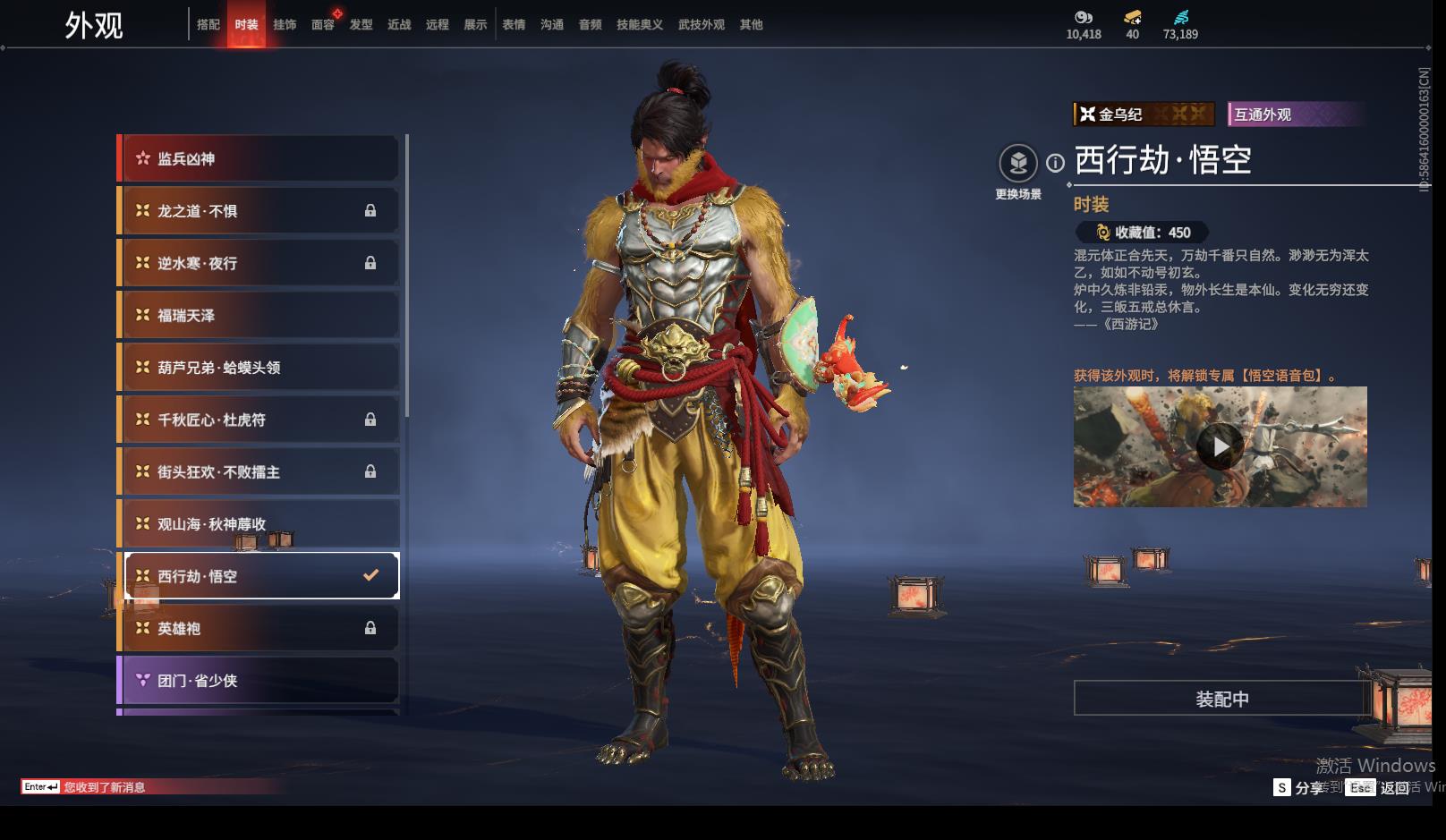Select the 团门·省少侠 outfit
The image size is (1446, 840).
click(x=259, y=681)
